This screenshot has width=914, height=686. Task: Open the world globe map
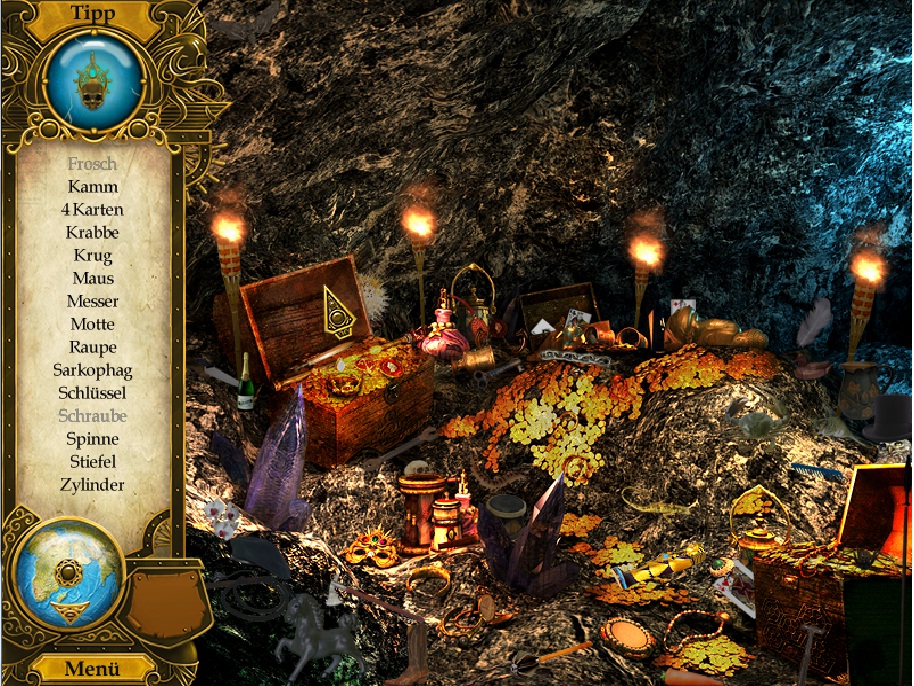(68, 572)
